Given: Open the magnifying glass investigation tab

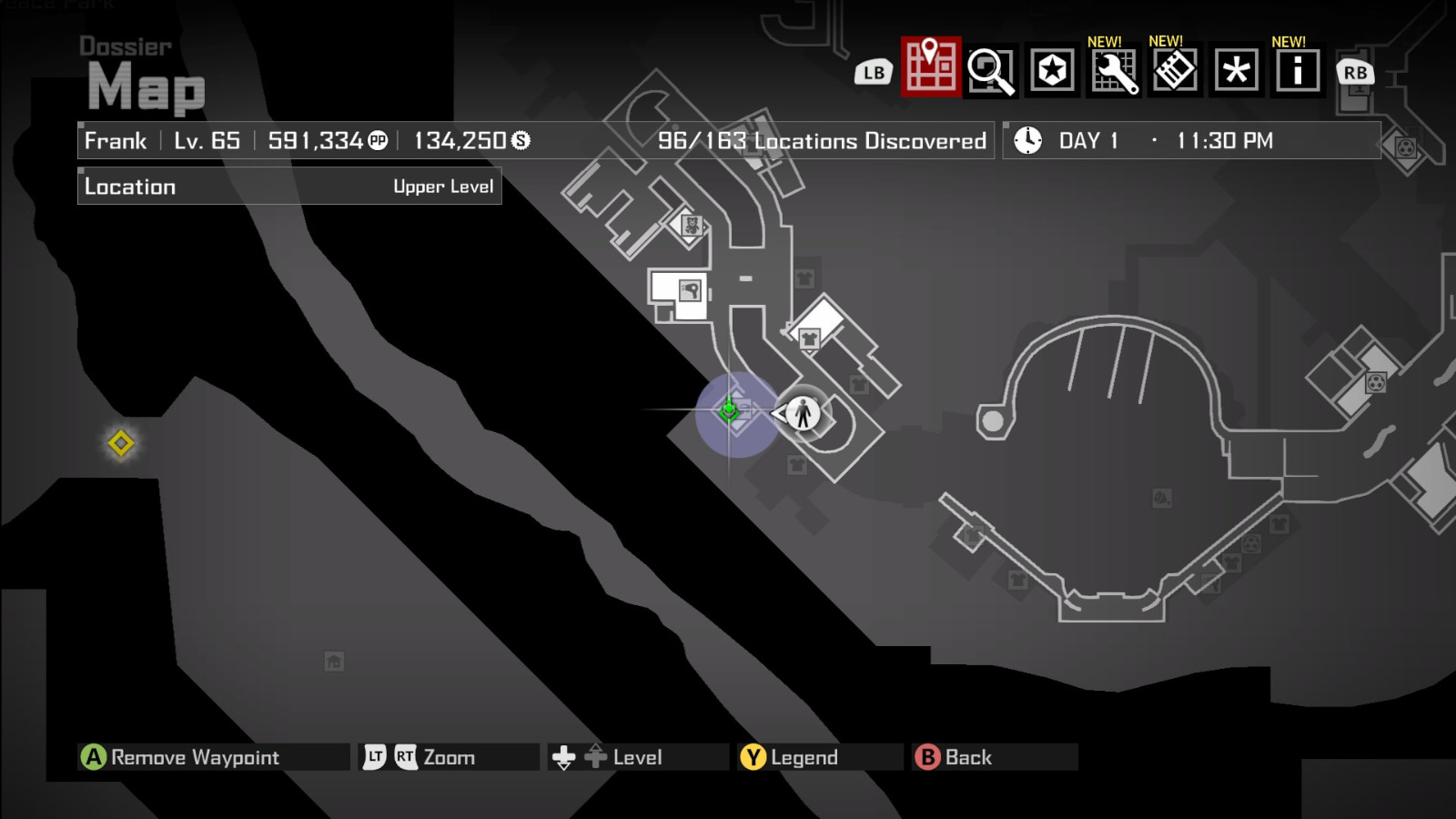Looking at the screenshot, I should pos(991,71).
